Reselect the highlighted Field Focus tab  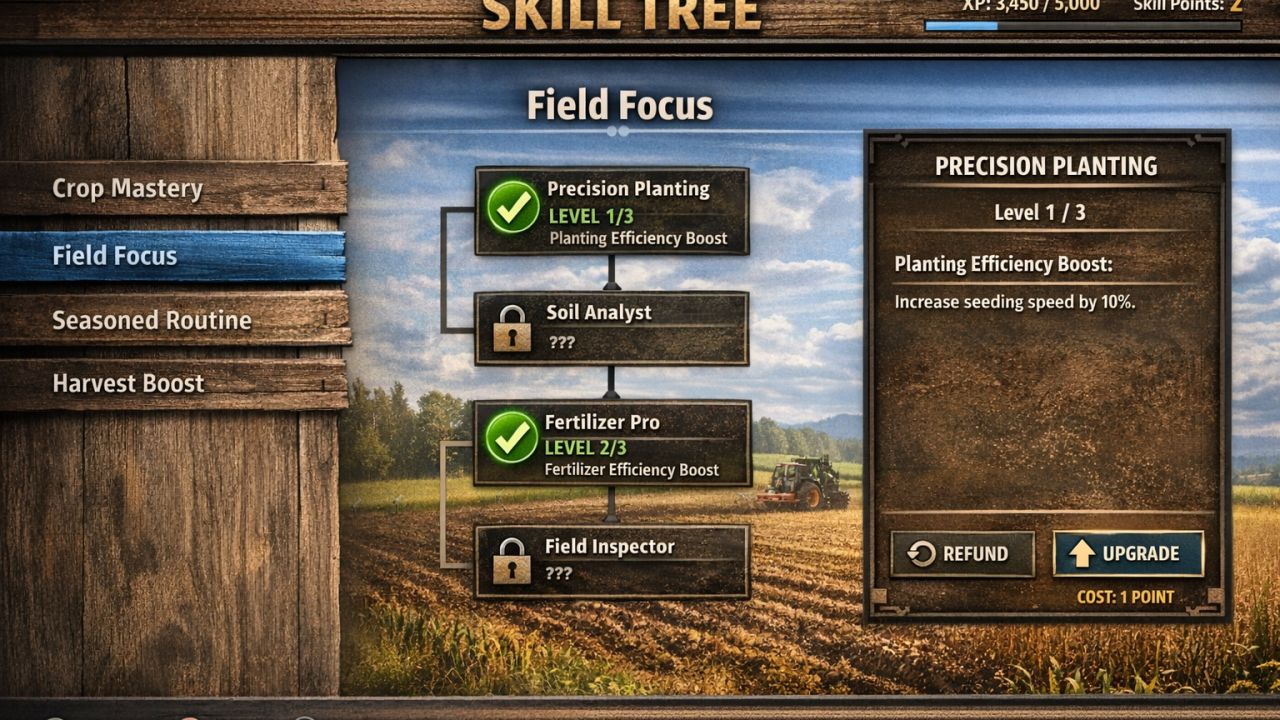click(116, 256)
